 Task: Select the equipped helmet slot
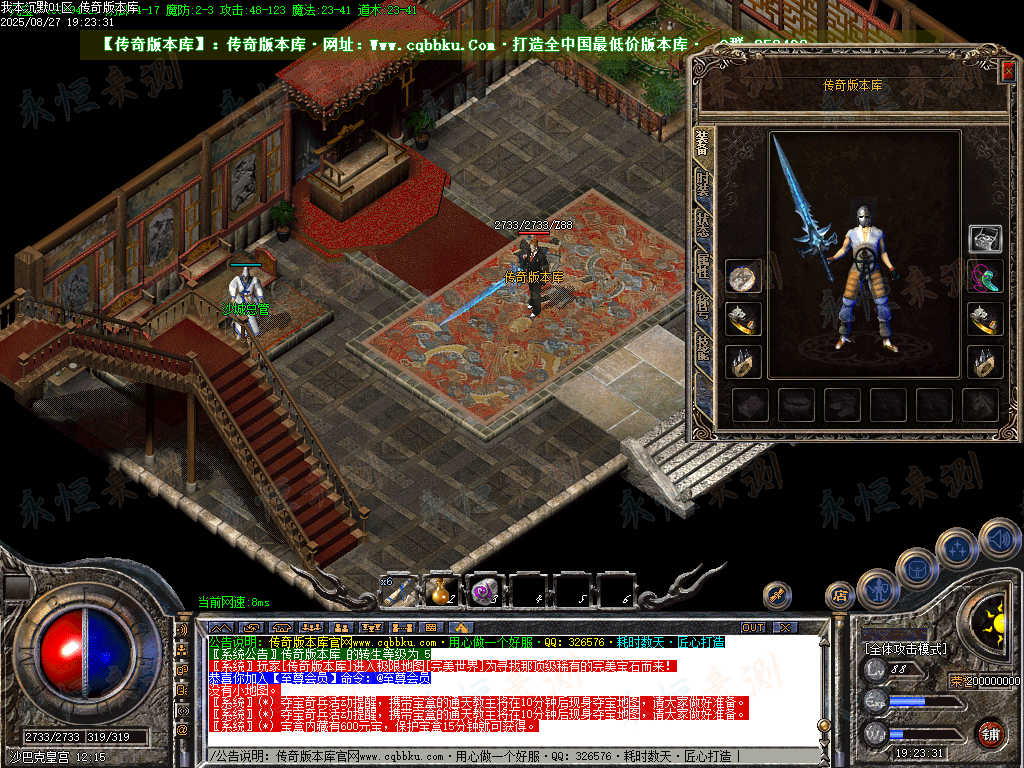click(x=985, y=238)
